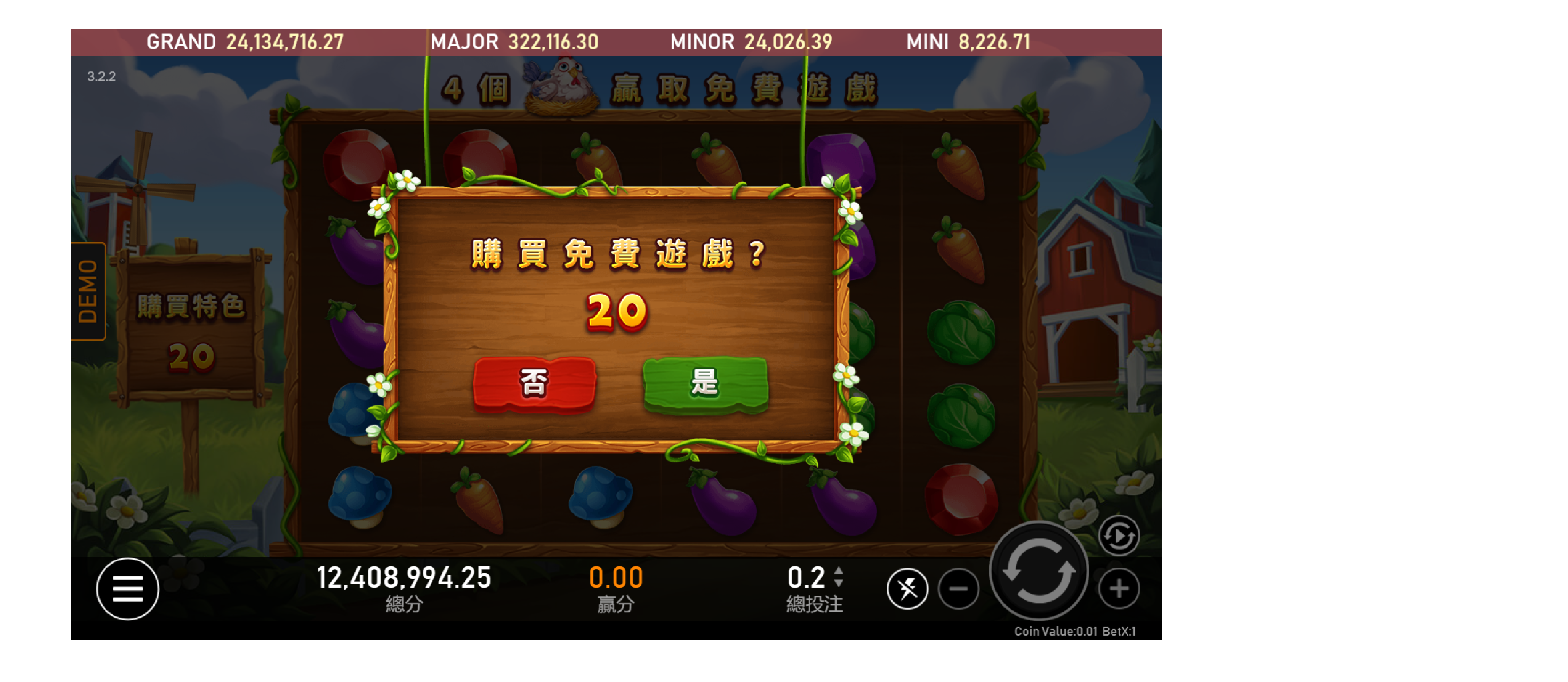Decrease the total bet with the minus button

958,588
